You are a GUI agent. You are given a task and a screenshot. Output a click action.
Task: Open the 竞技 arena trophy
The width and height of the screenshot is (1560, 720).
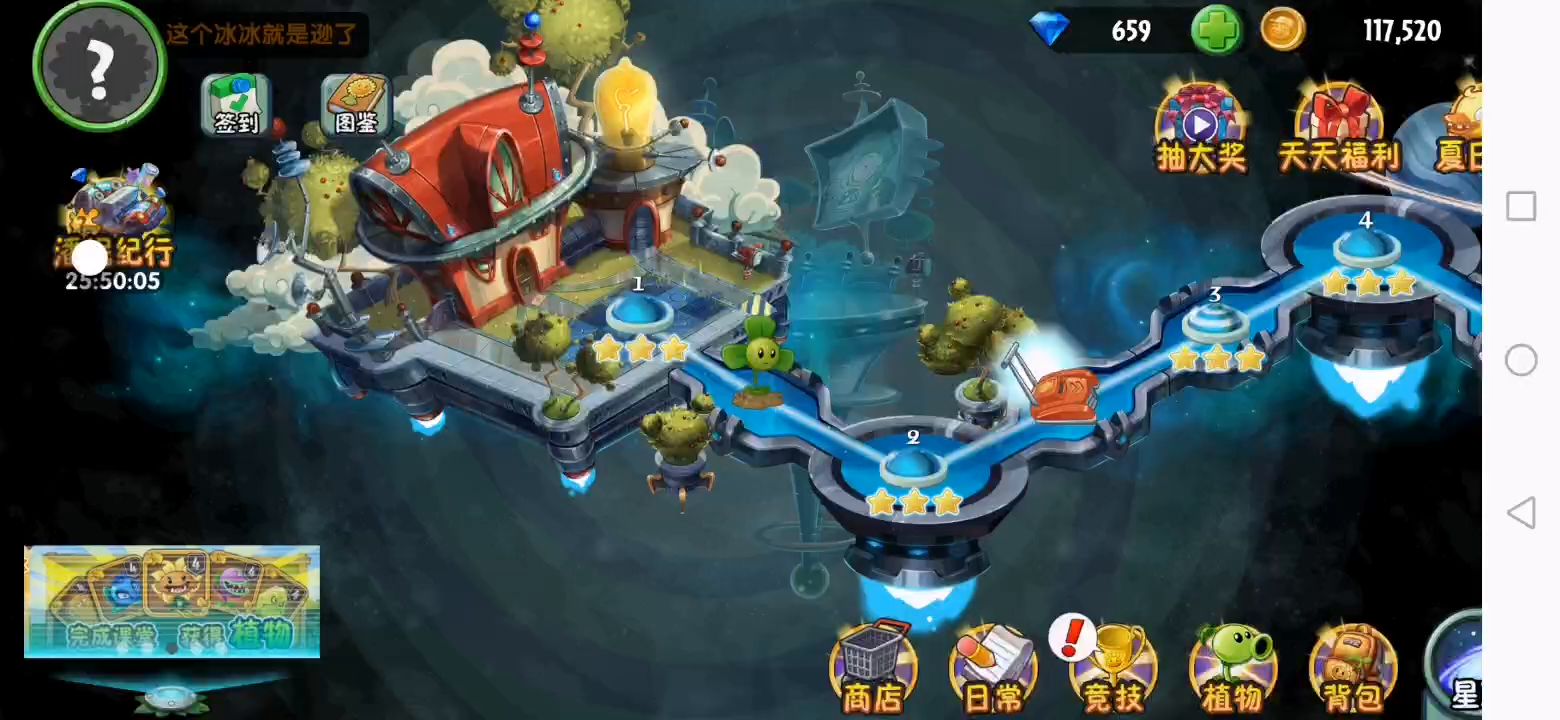[1113, 667]
